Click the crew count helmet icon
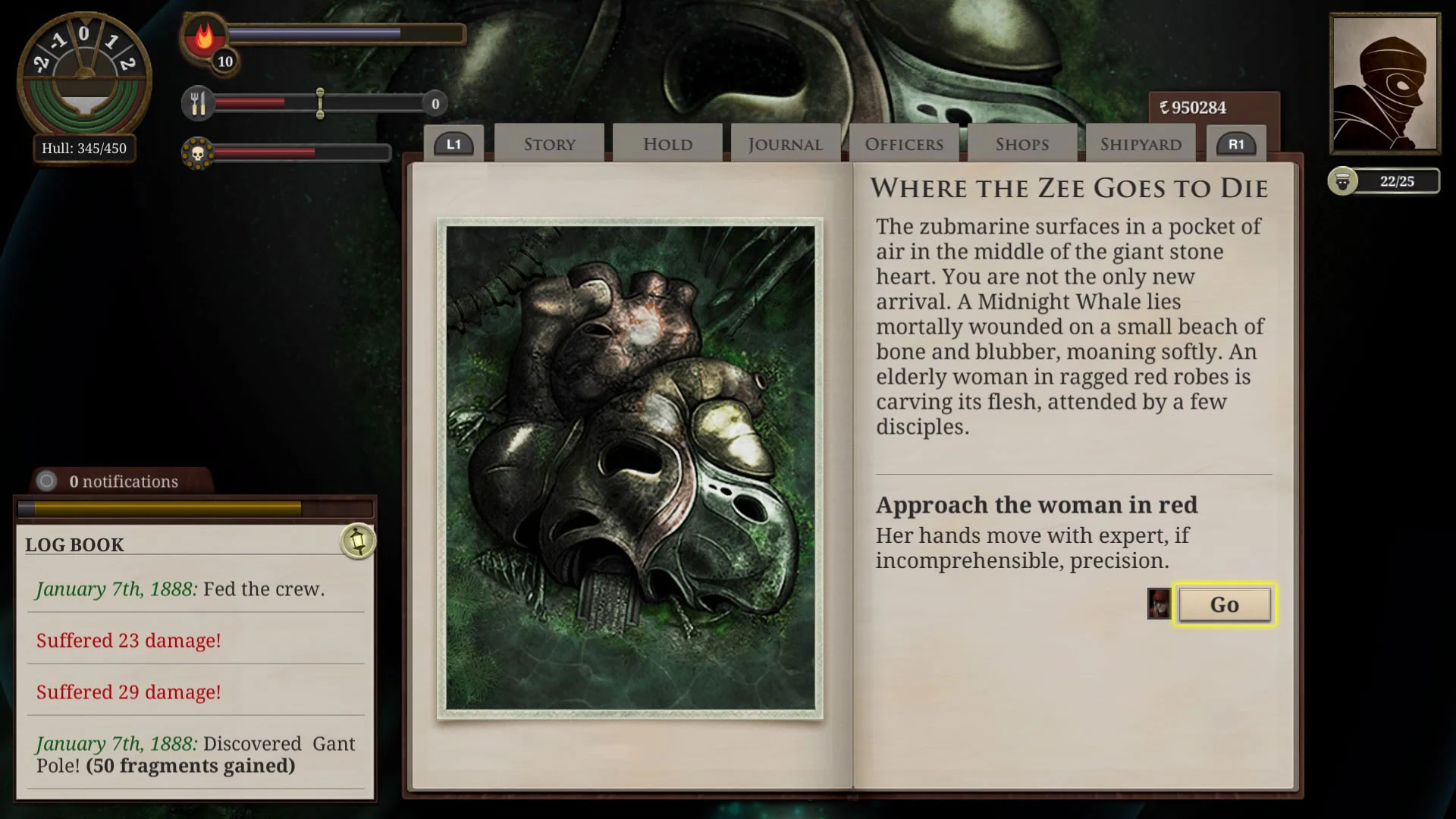Viewport: 1456px width, 819px height. coord(1342,181)
